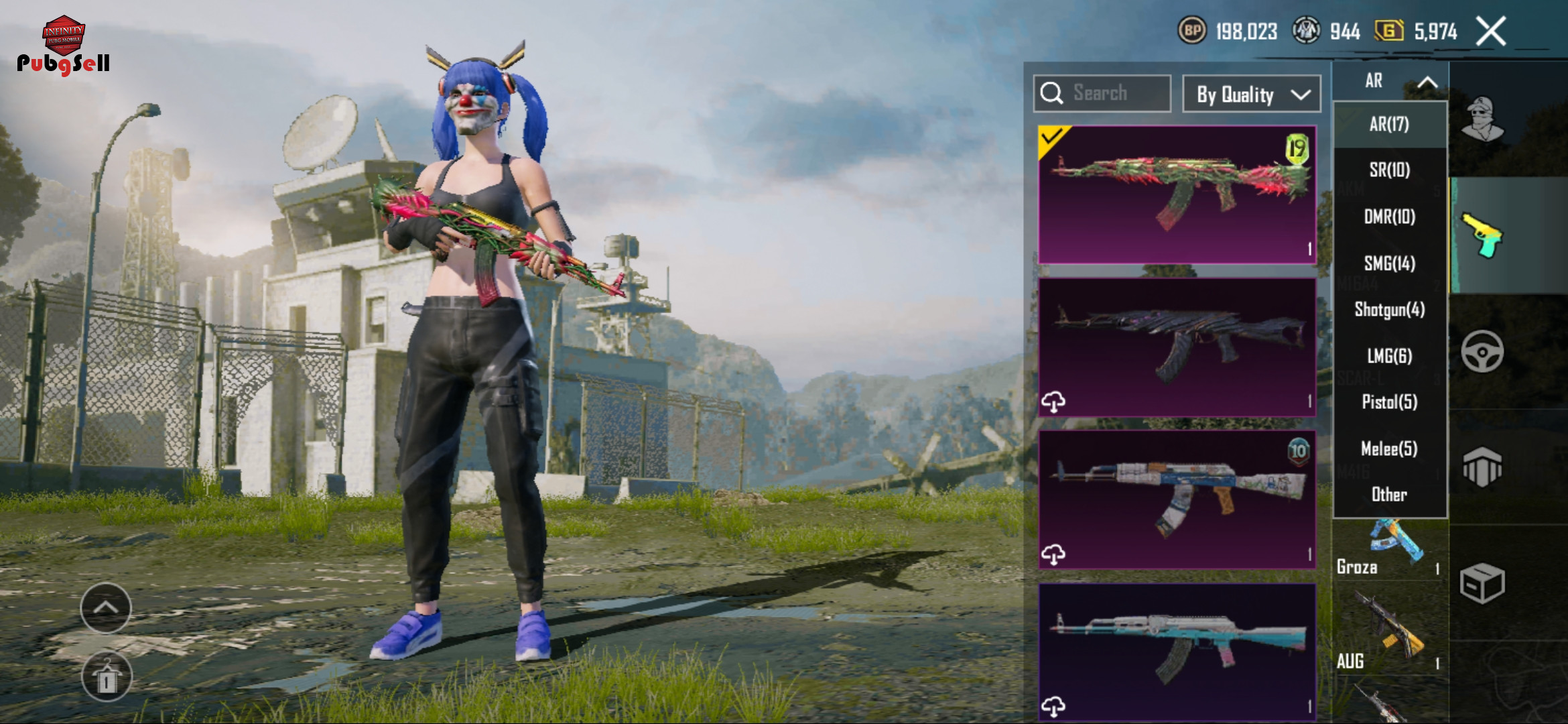The image size is (1568, 724).
Task: Show the Melee(5) category
Action: pos(1389,448)
